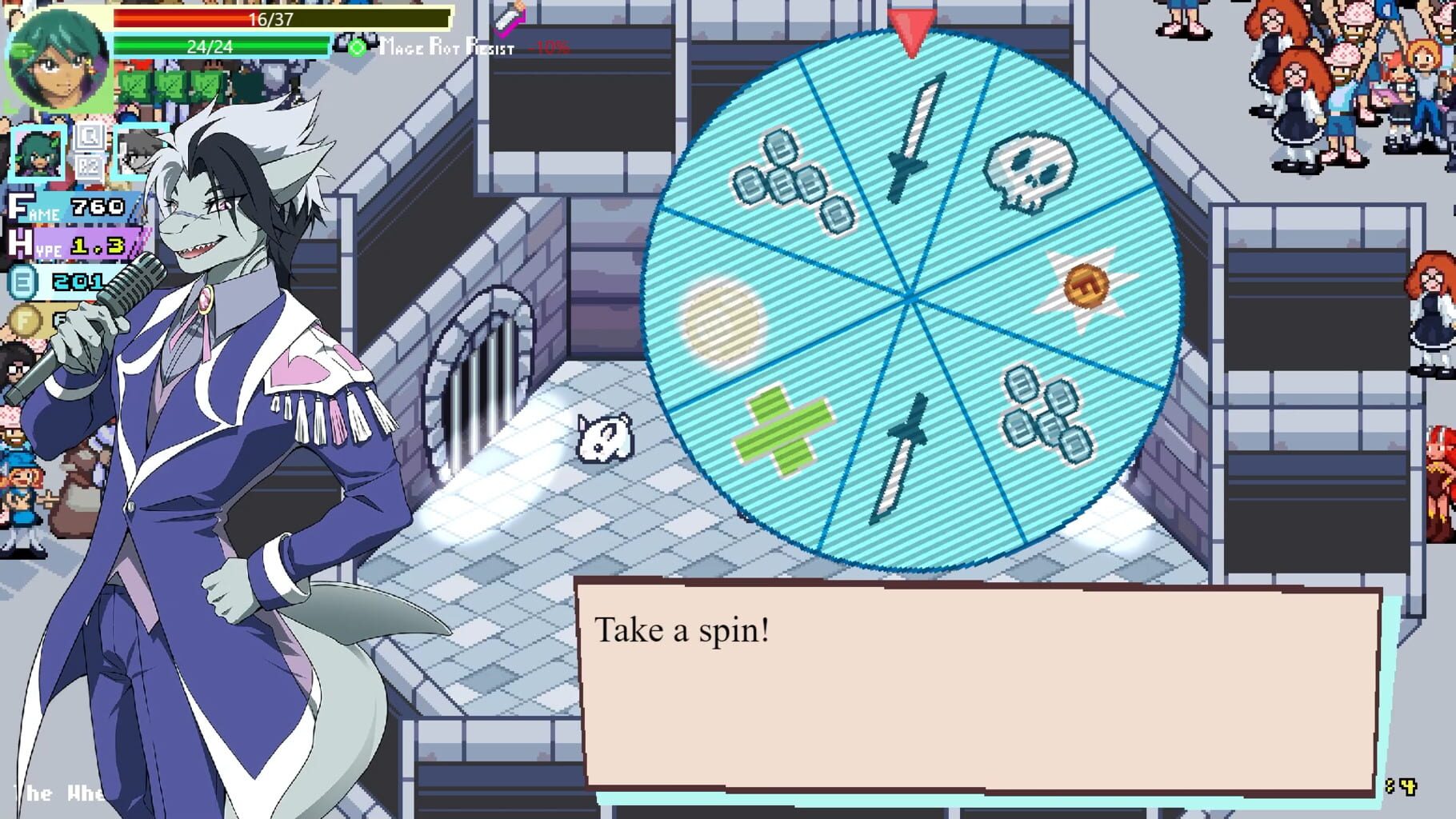Select the potion icon at the top center

coord(510,18)
